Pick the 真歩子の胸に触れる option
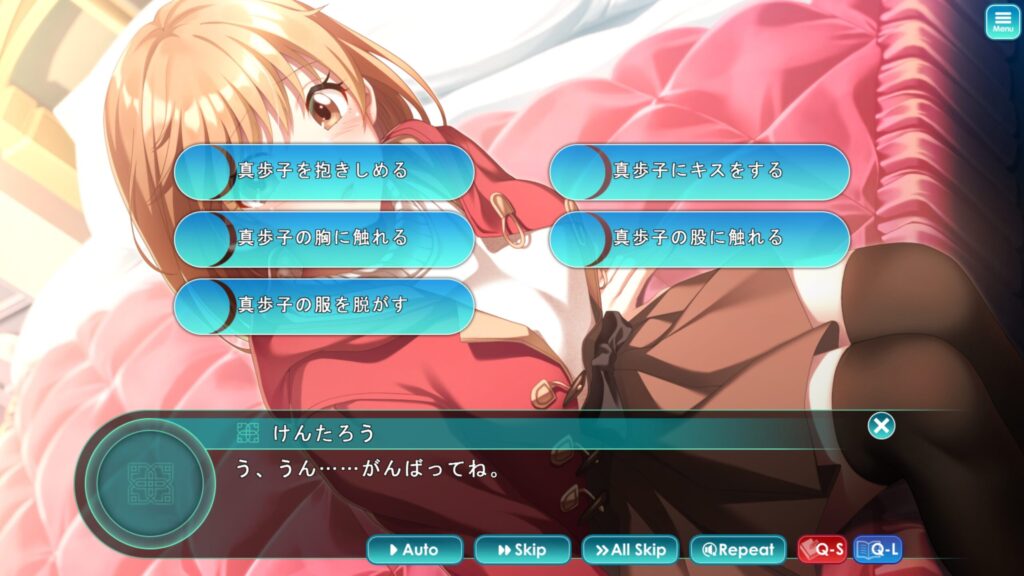This screenshot has width=1024, height=576. [324, 238]
